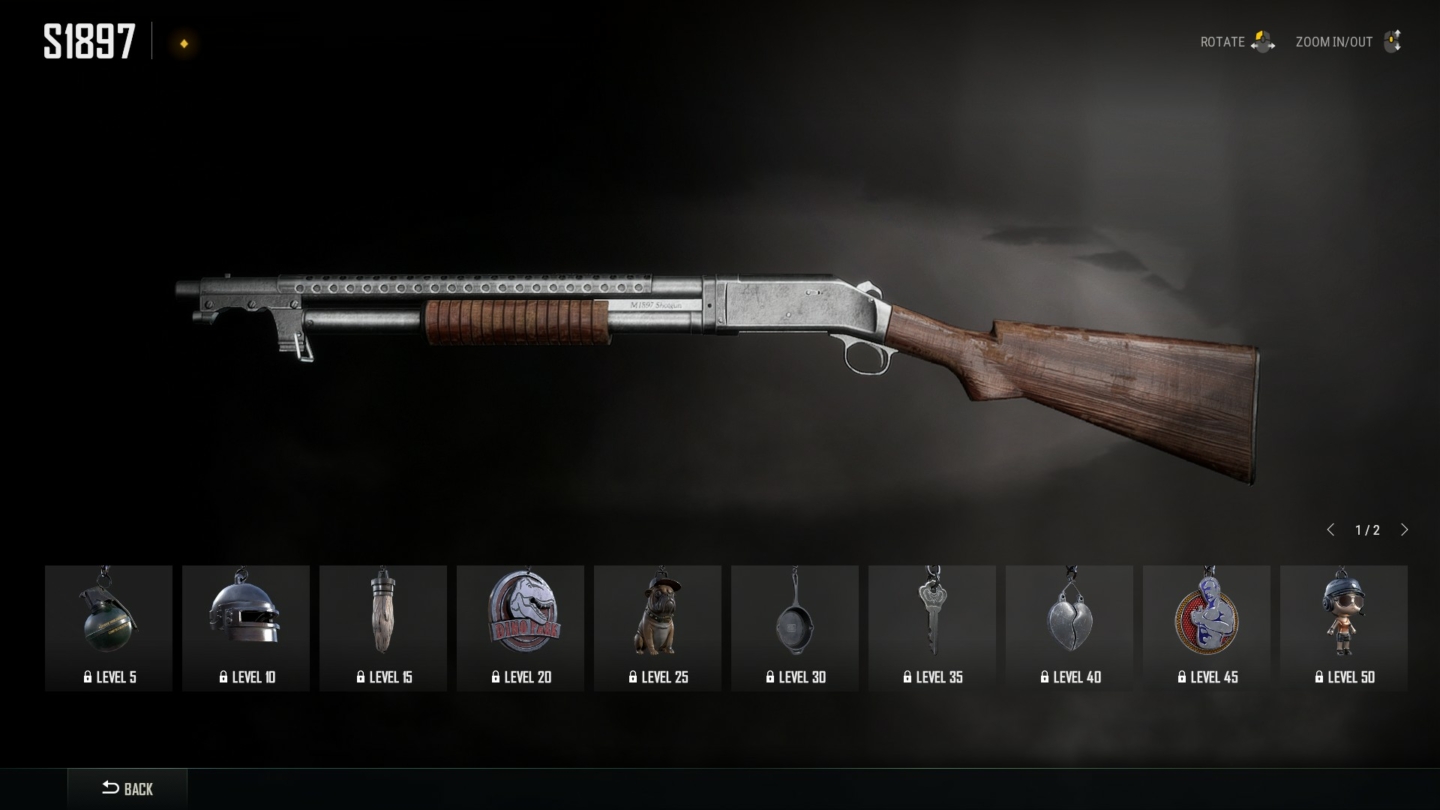The width and height of the screenshot is (1440, 810).
Task: Go to the previous charm page
Action: pyautogui.click(x=1331, y=529)
